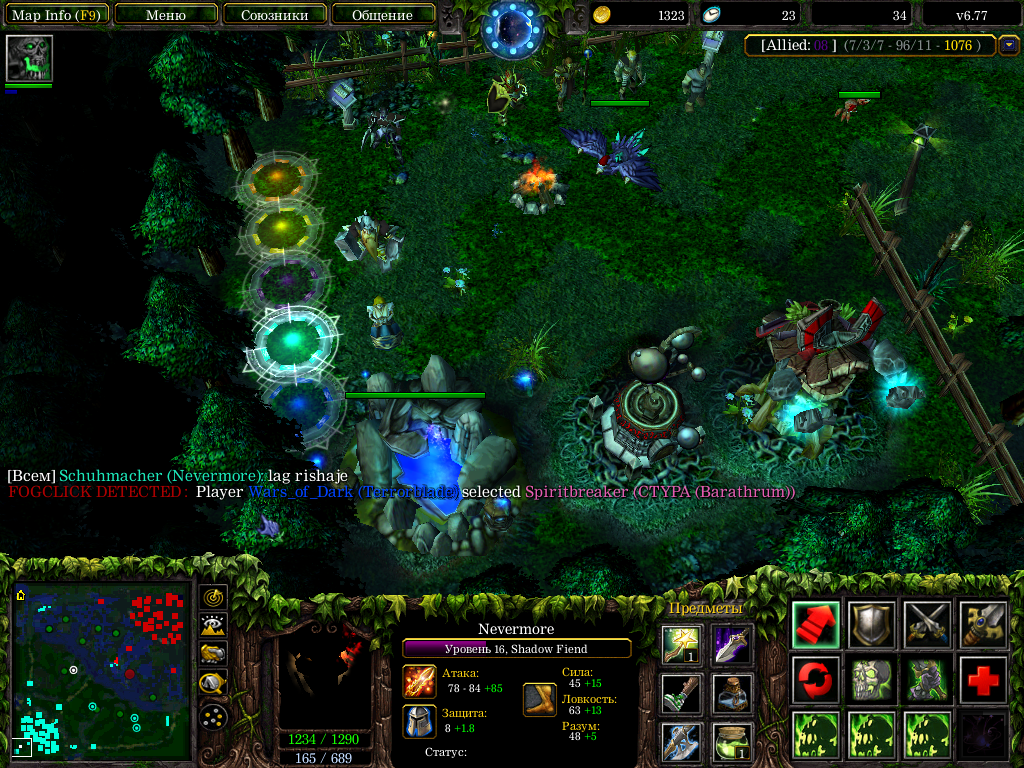The image size is (1024, 768).
Task: Use the green jar item in the inventory
Action: click(732, 742)
